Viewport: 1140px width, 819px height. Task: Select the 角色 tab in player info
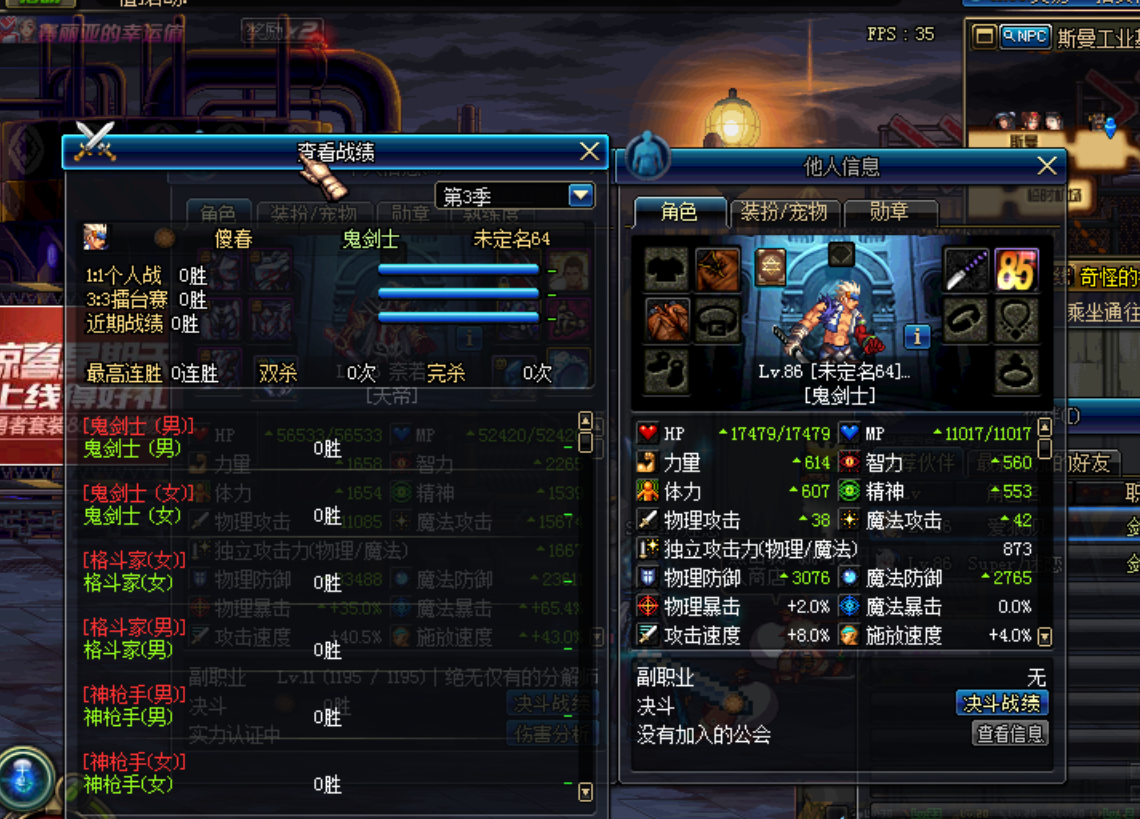679,212
